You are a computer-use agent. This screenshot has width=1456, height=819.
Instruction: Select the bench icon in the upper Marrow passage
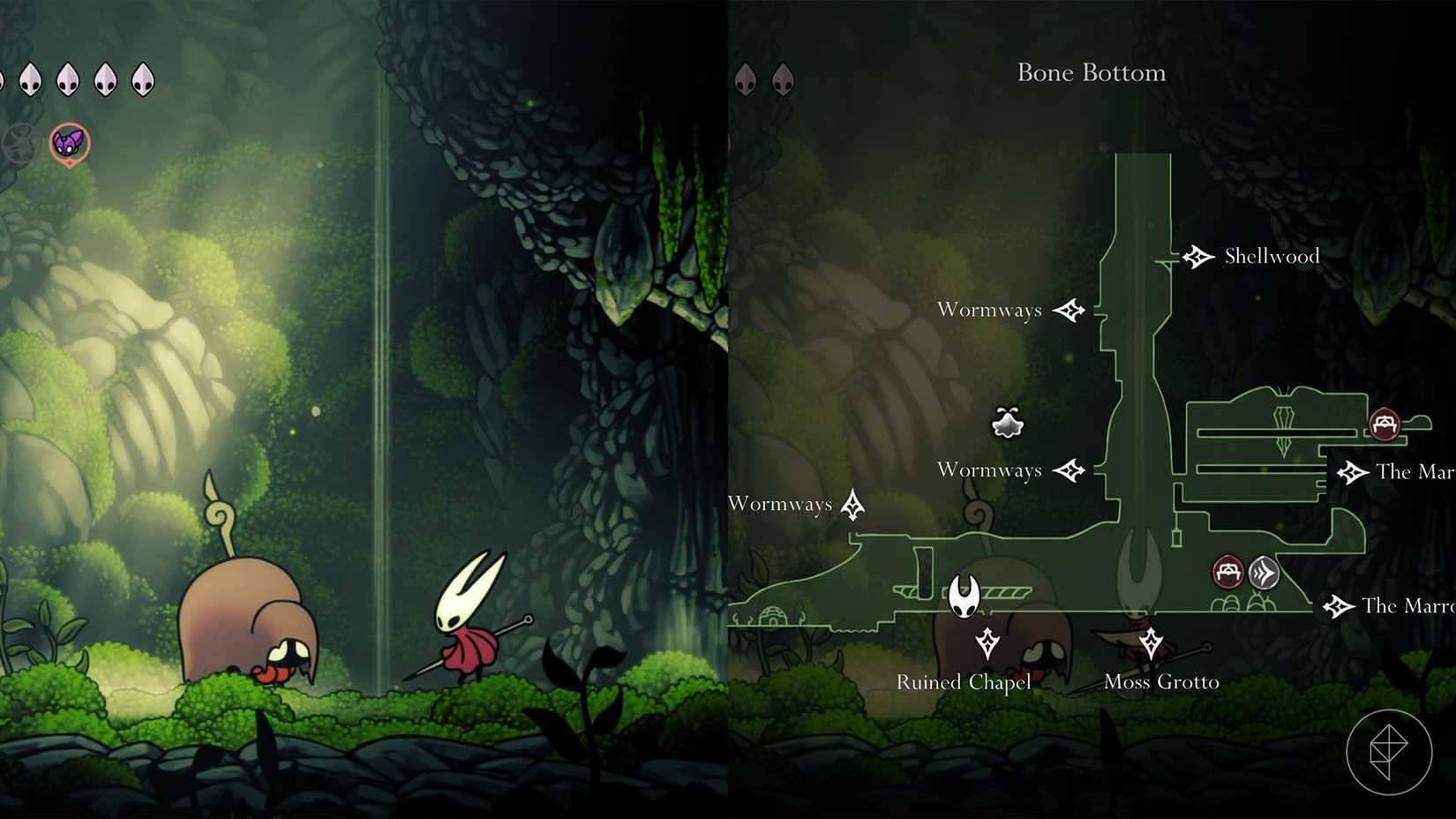[1385, 425]
